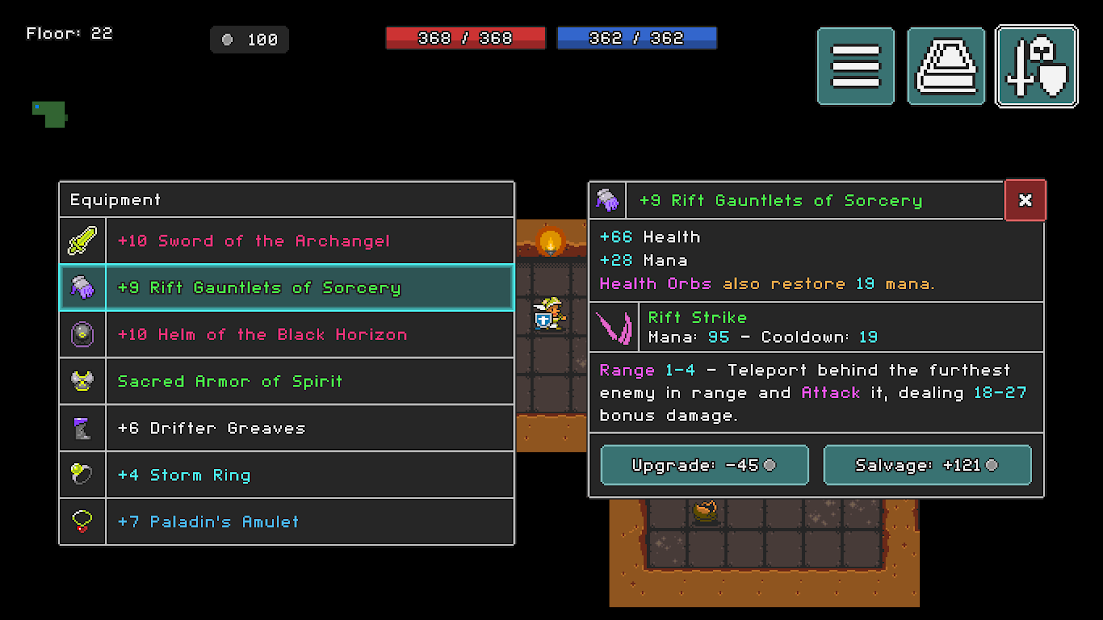Pick the +6 Drifter Greaves row
This screenshot has width=1103, height=620.
[287, 428]
